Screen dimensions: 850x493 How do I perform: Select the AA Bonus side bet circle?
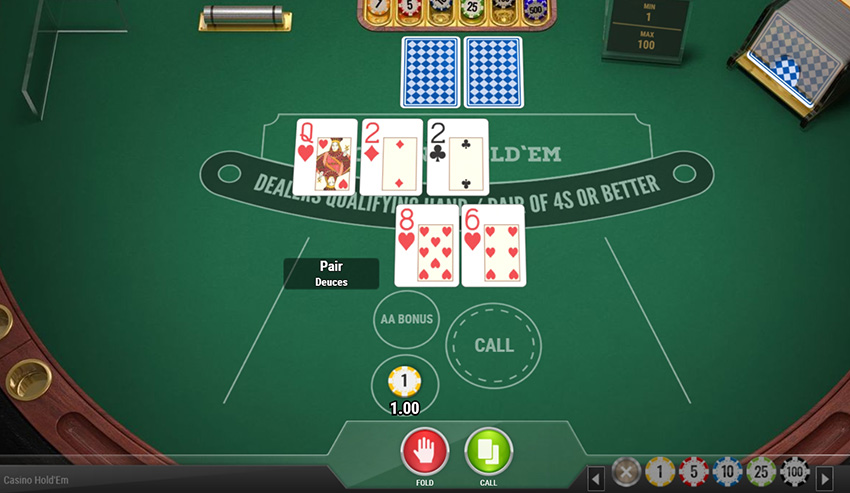point(406,319)
